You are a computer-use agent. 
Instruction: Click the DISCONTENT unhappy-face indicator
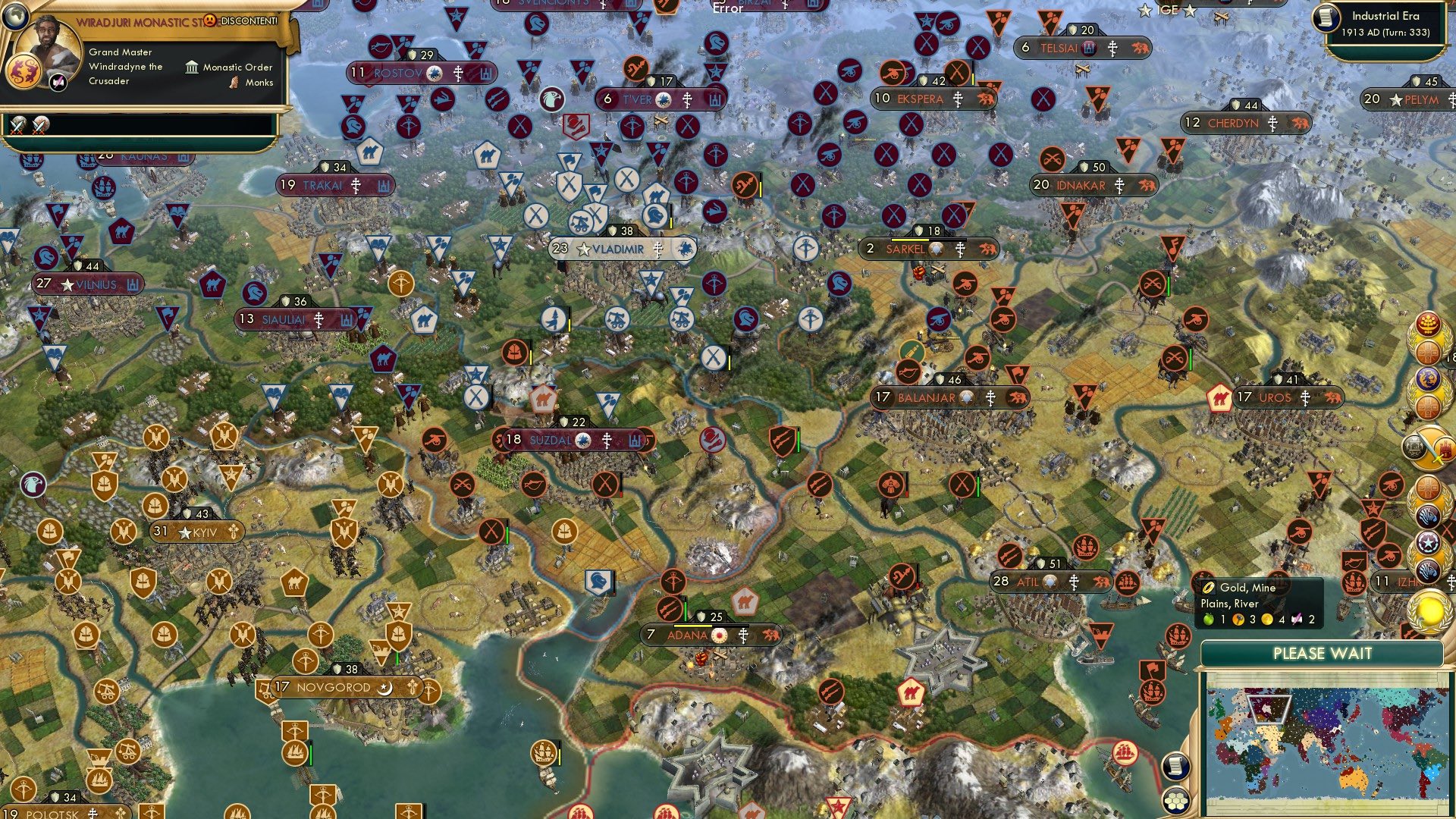[x=210, y=21]
